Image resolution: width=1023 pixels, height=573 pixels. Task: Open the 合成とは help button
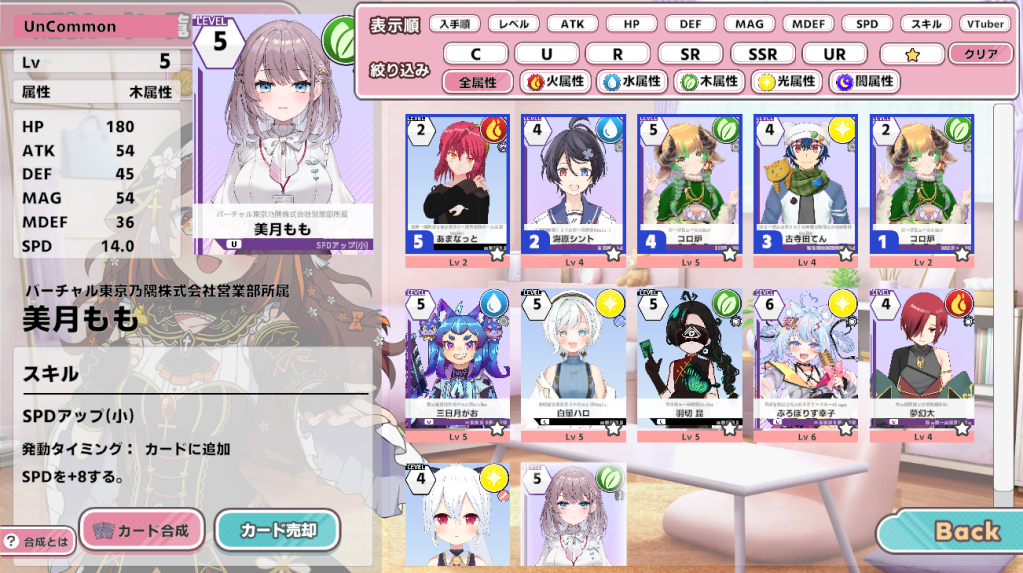(37, 541)
